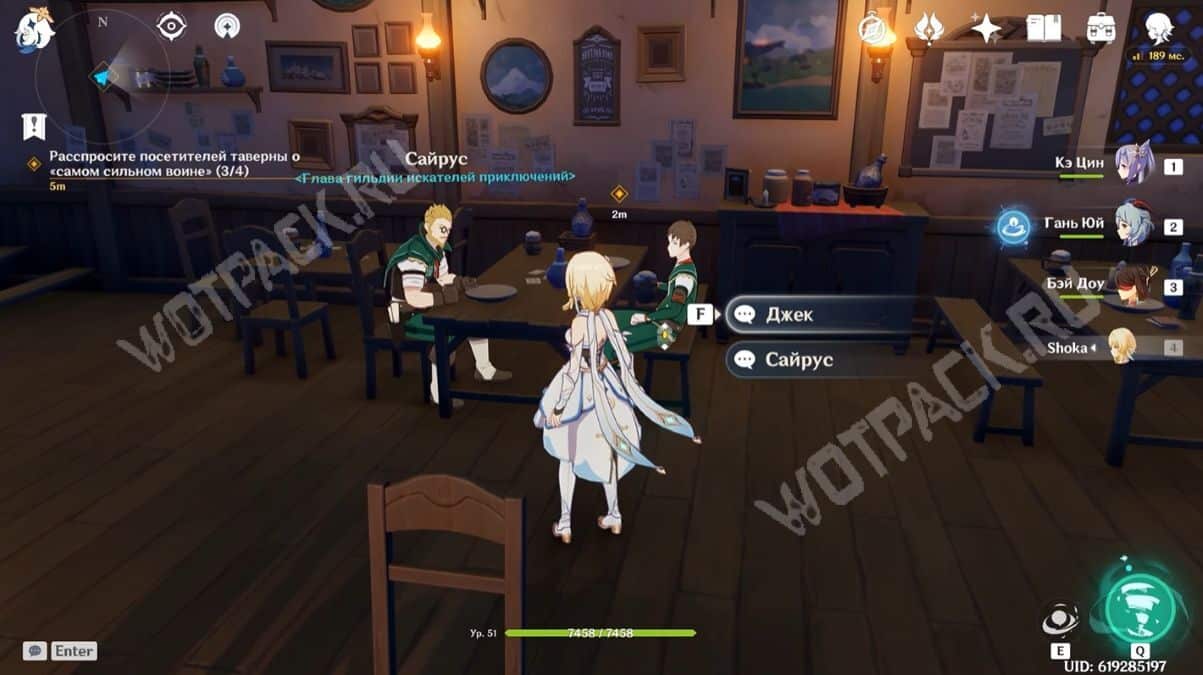Image resolution: width=1203 pixels, height=675 pixels.
Task: Open the quest log exclamation icon
Action: [x=34, y=126]
